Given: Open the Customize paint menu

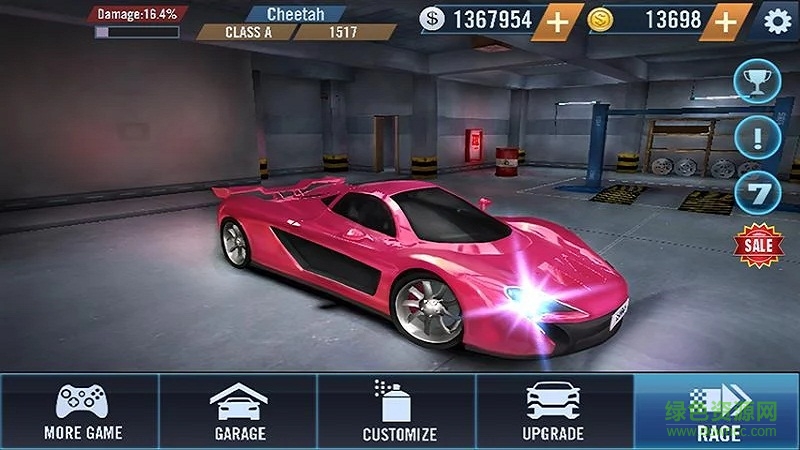Looking at the screenshot, I should click(x=398, y=411).
